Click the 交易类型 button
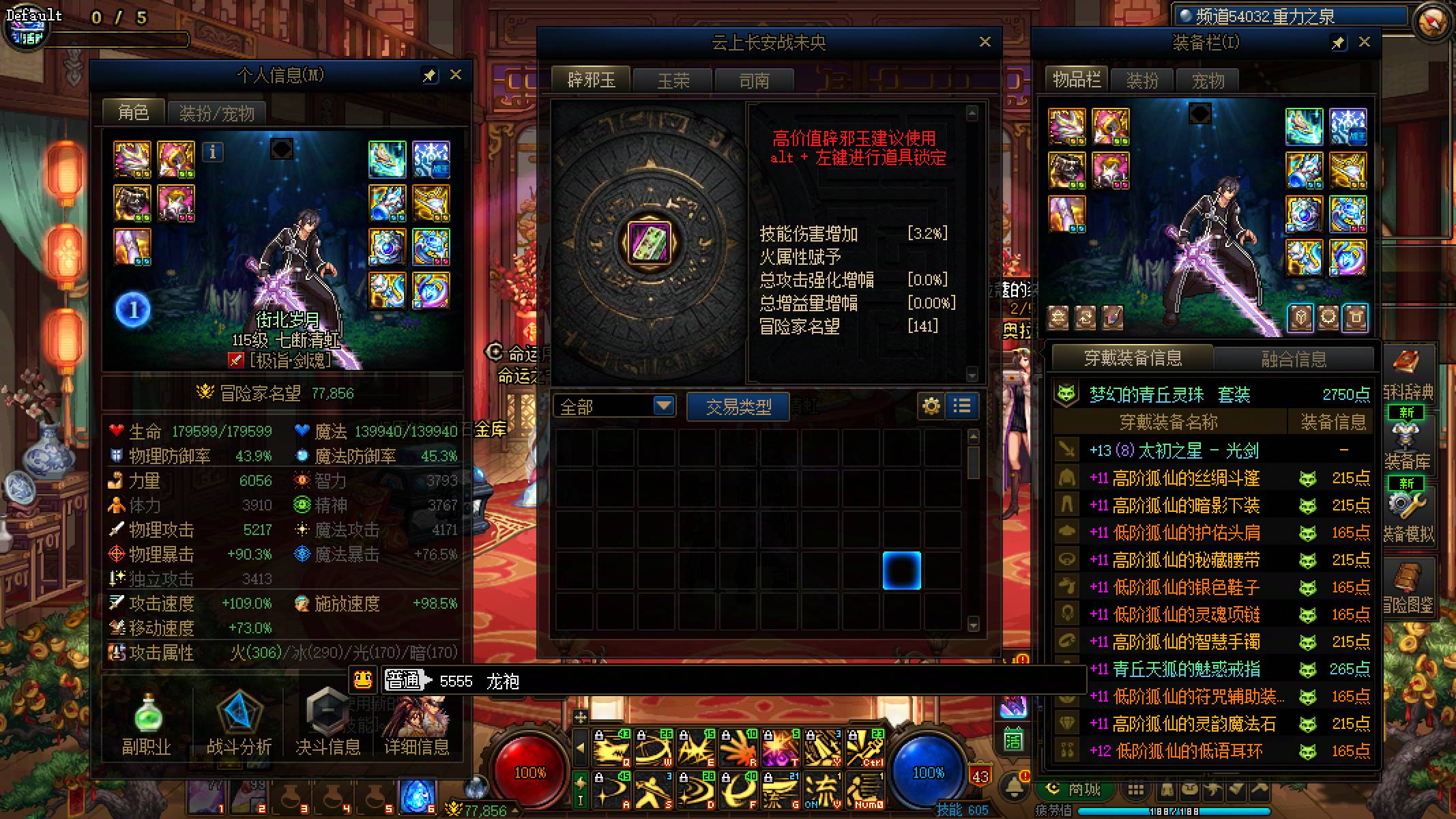Image resolution: width=1456 pixels, height=819 pixels. point(737,405)
